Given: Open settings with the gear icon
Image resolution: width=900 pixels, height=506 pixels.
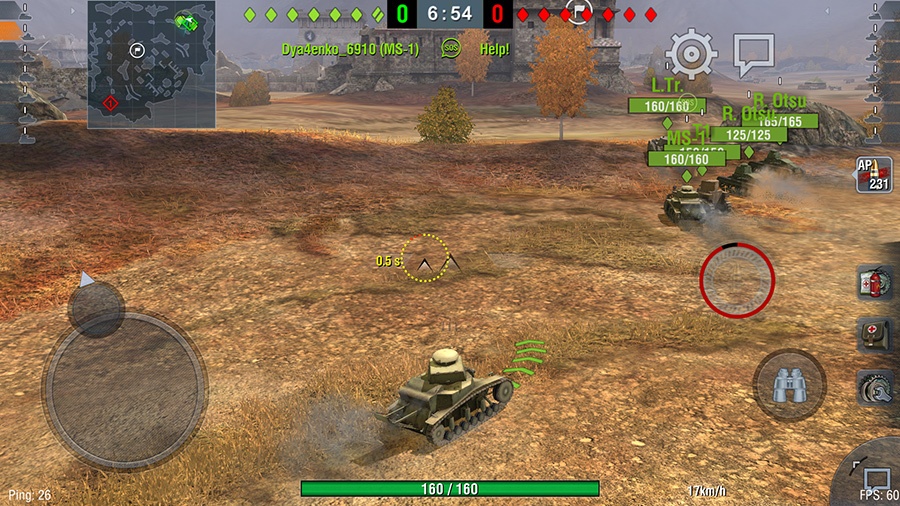Looking at the screenshot, I should [x=691, y=53].
